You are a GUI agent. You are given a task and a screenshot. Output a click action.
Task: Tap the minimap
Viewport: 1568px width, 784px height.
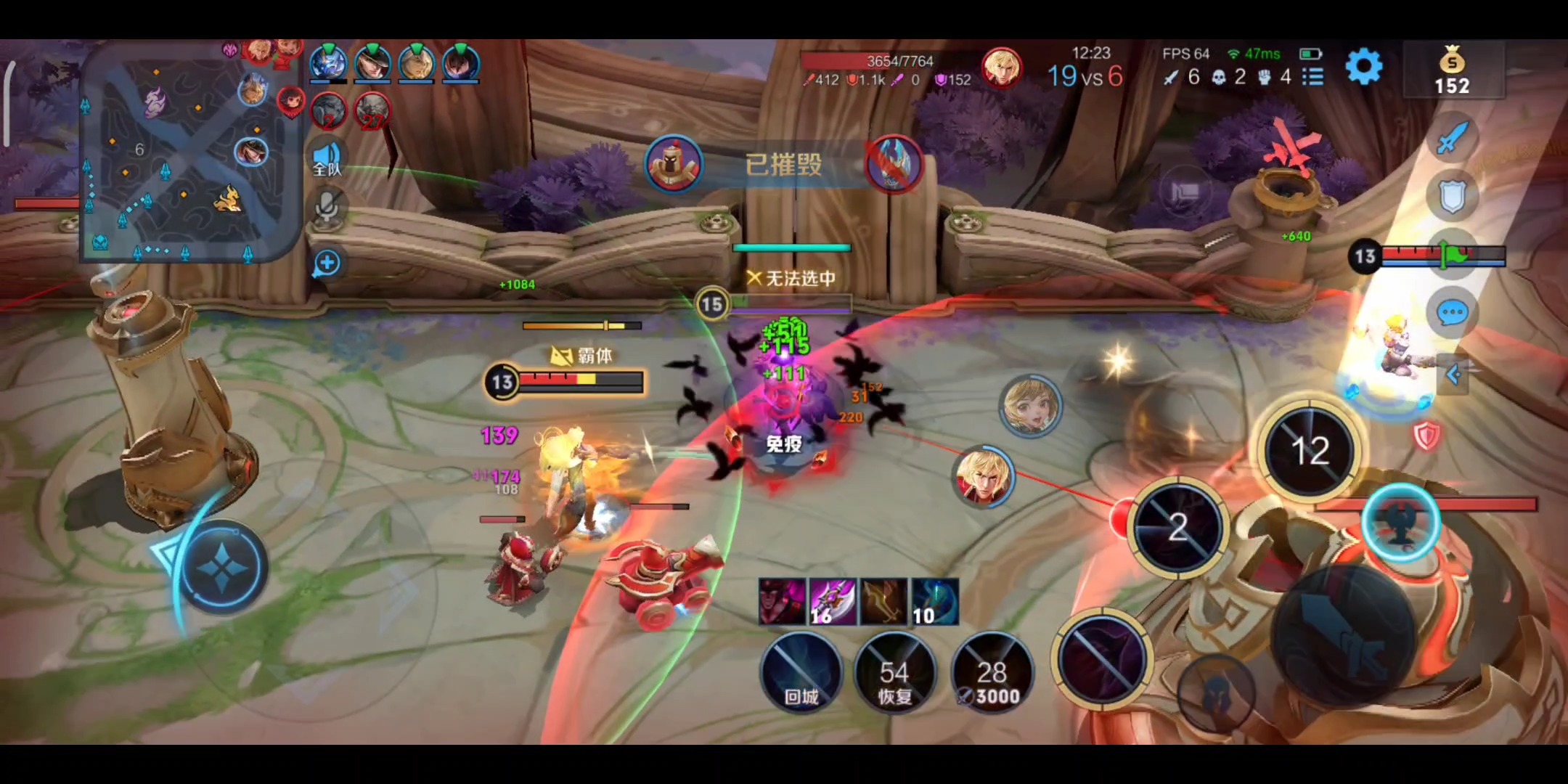(190, 156)
